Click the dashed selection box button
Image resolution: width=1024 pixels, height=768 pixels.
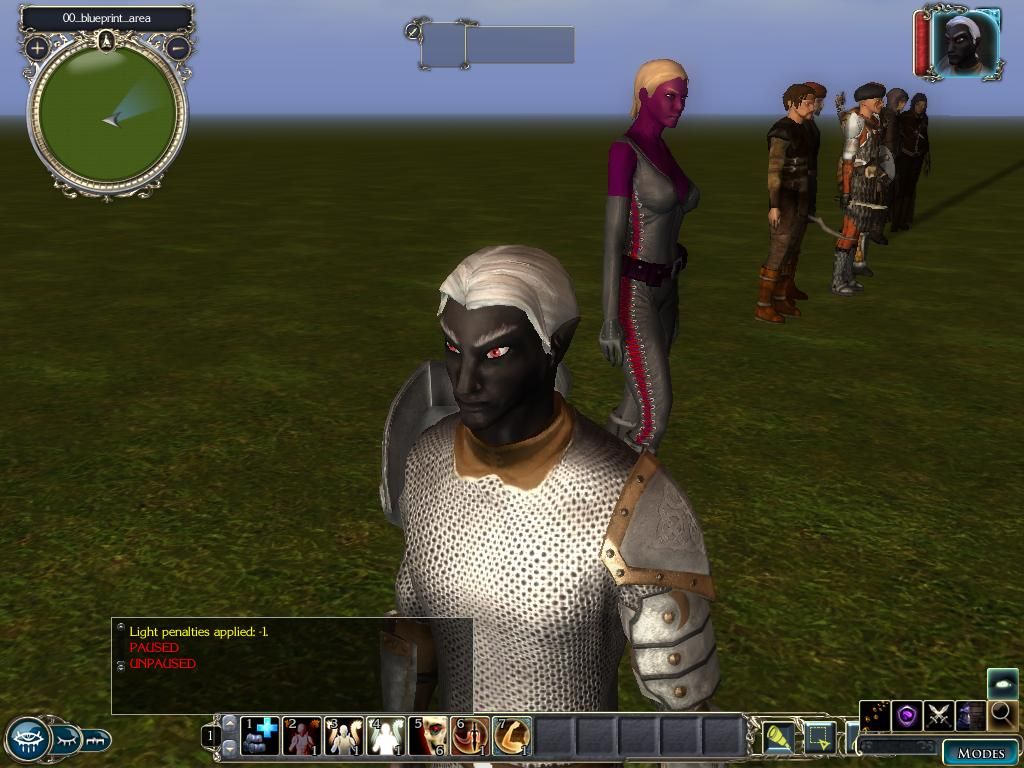point(820,737)
